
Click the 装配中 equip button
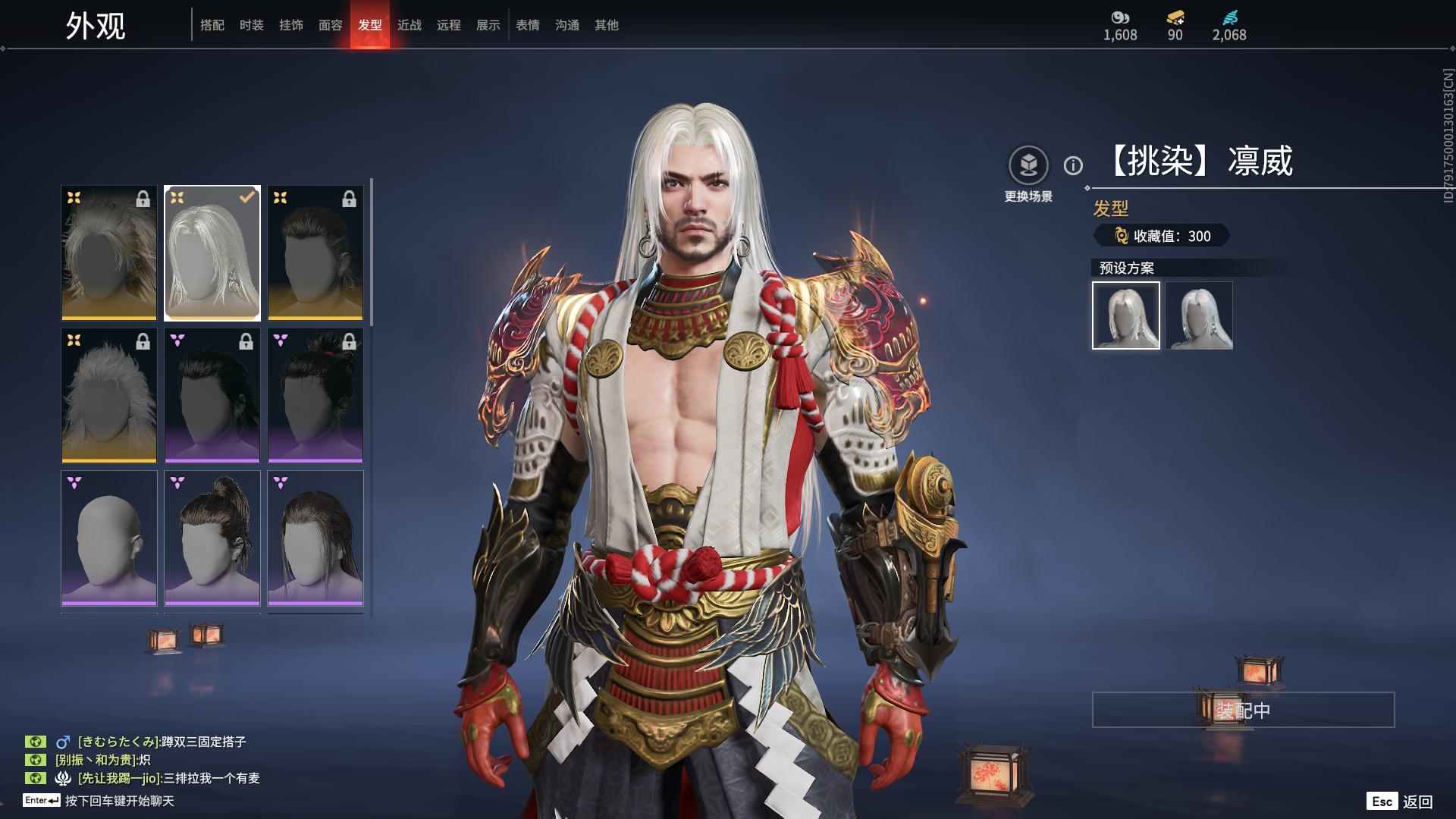pyautogui.click(x=1243, y=710)
